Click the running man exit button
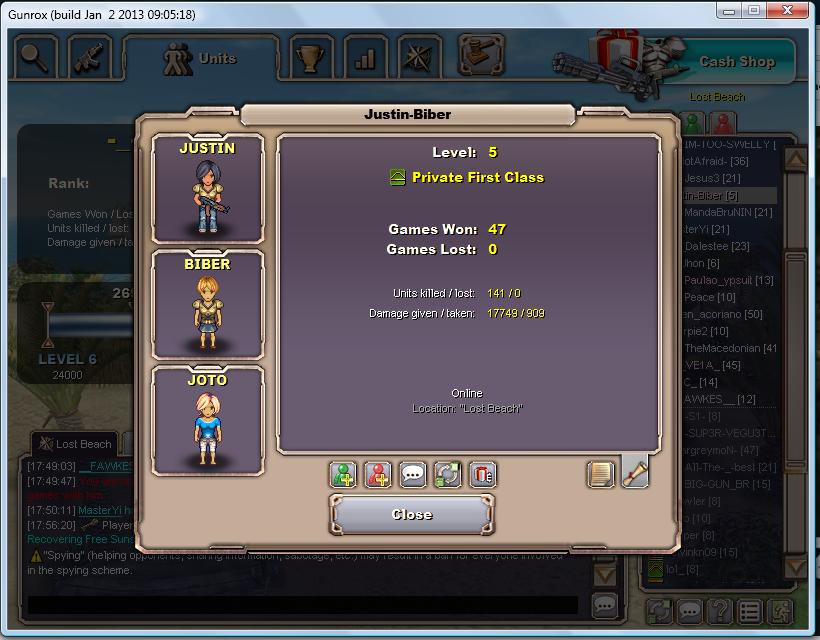The image size is (820, 640). (781, 610)
